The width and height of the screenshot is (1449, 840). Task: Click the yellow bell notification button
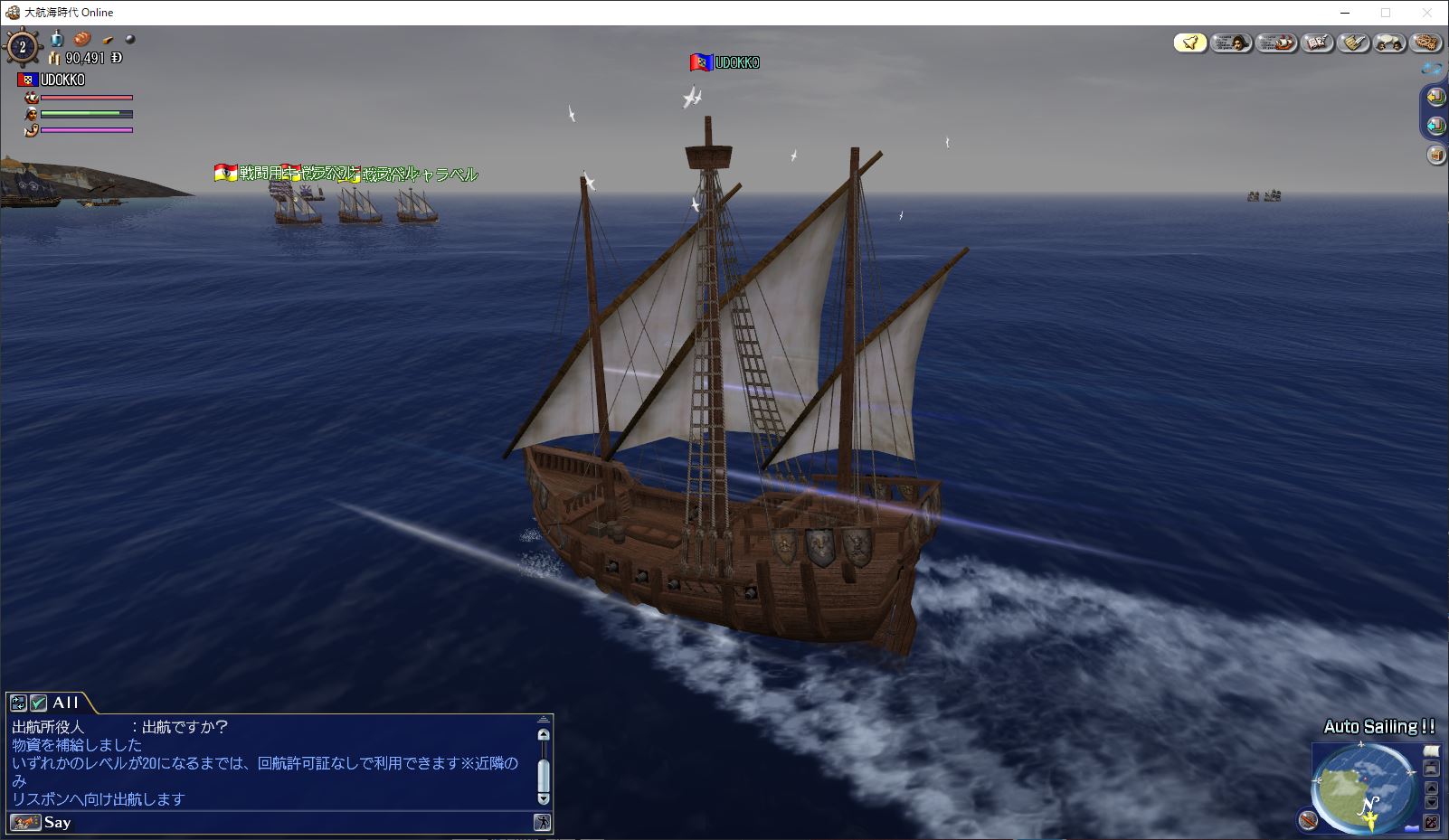tap(1190, 42)
